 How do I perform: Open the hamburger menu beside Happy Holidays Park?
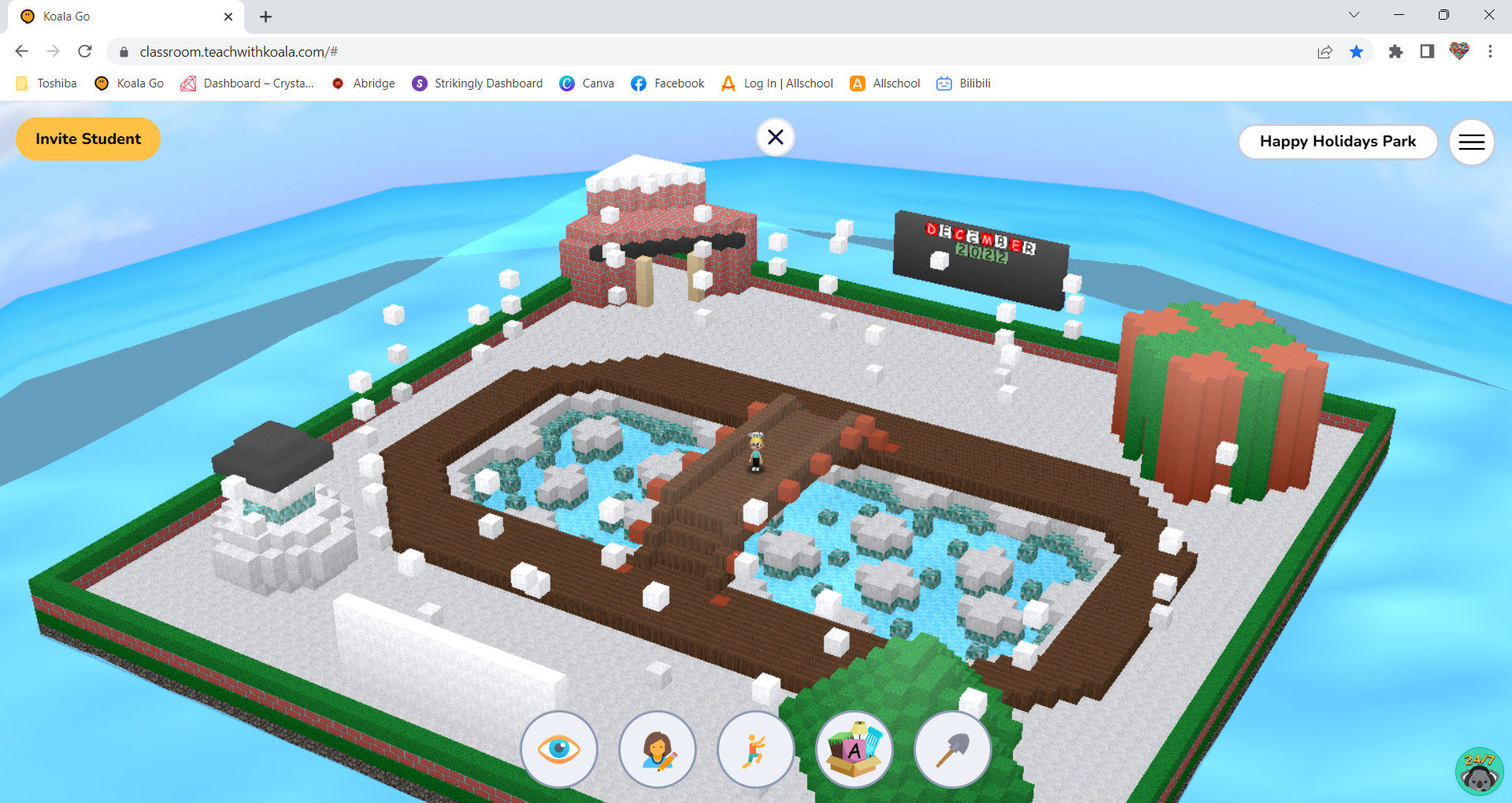(x=1471, y=142)
